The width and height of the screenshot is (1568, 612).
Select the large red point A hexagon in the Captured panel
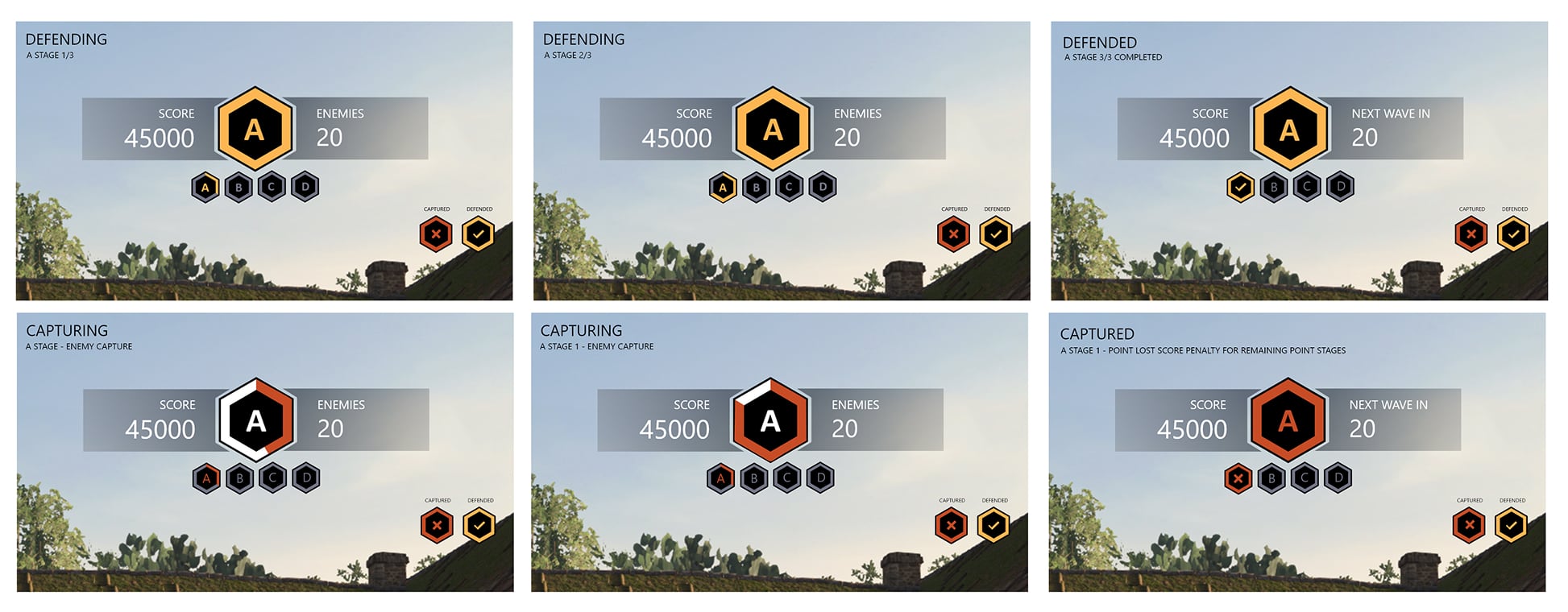[1289, 420]
